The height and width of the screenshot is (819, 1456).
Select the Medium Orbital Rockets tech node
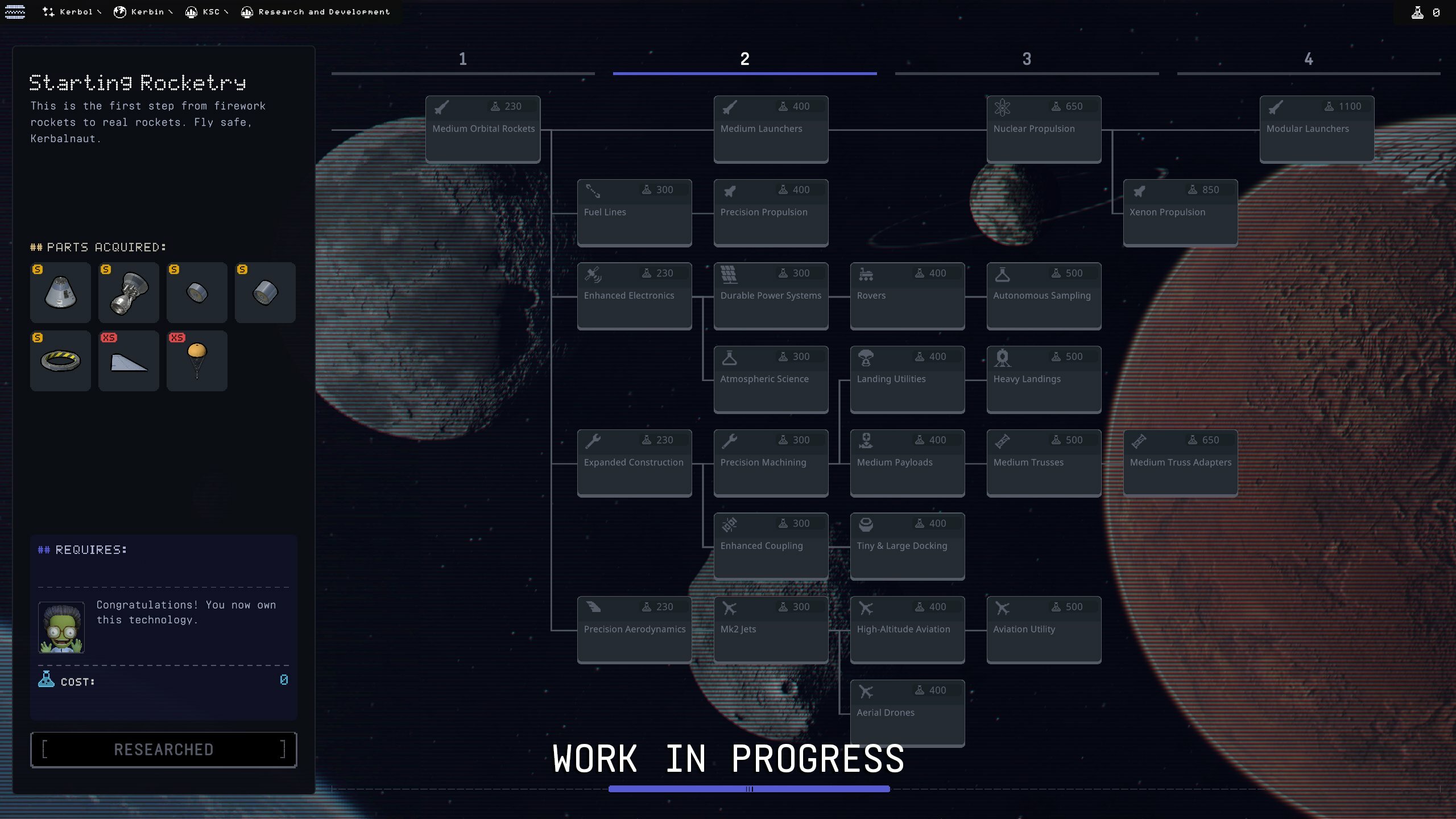point(483,129)
